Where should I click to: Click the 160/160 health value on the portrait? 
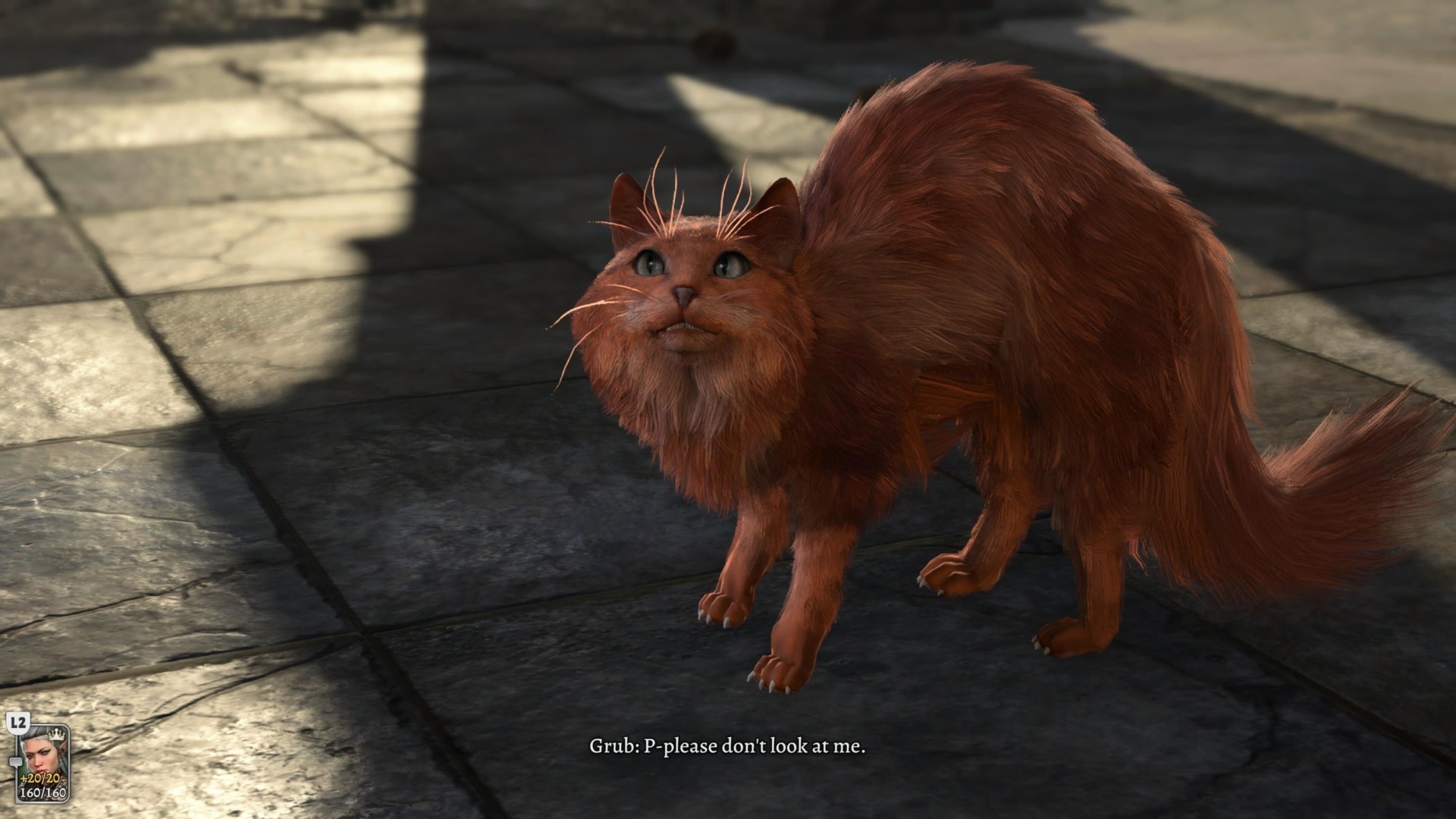(x=43, y=792)
